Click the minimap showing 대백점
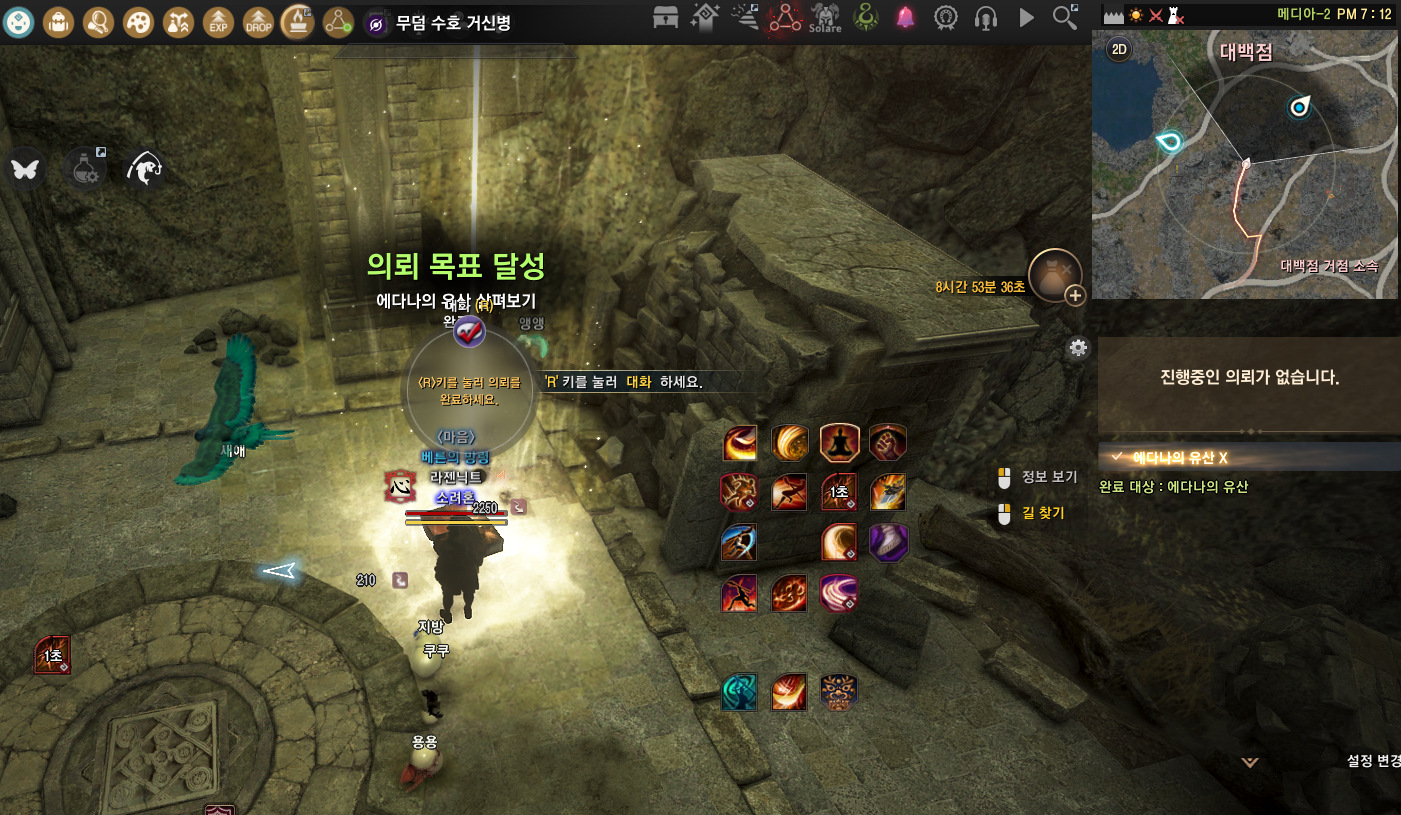 point(1244,165)
